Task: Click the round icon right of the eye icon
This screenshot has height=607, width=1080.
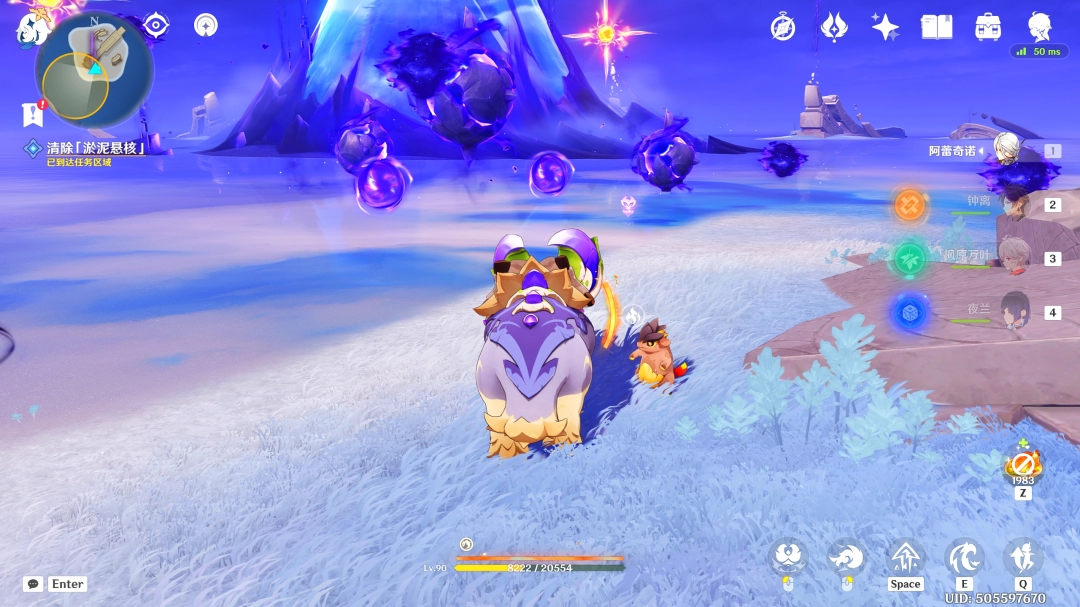Action: (x=206, y=25)
